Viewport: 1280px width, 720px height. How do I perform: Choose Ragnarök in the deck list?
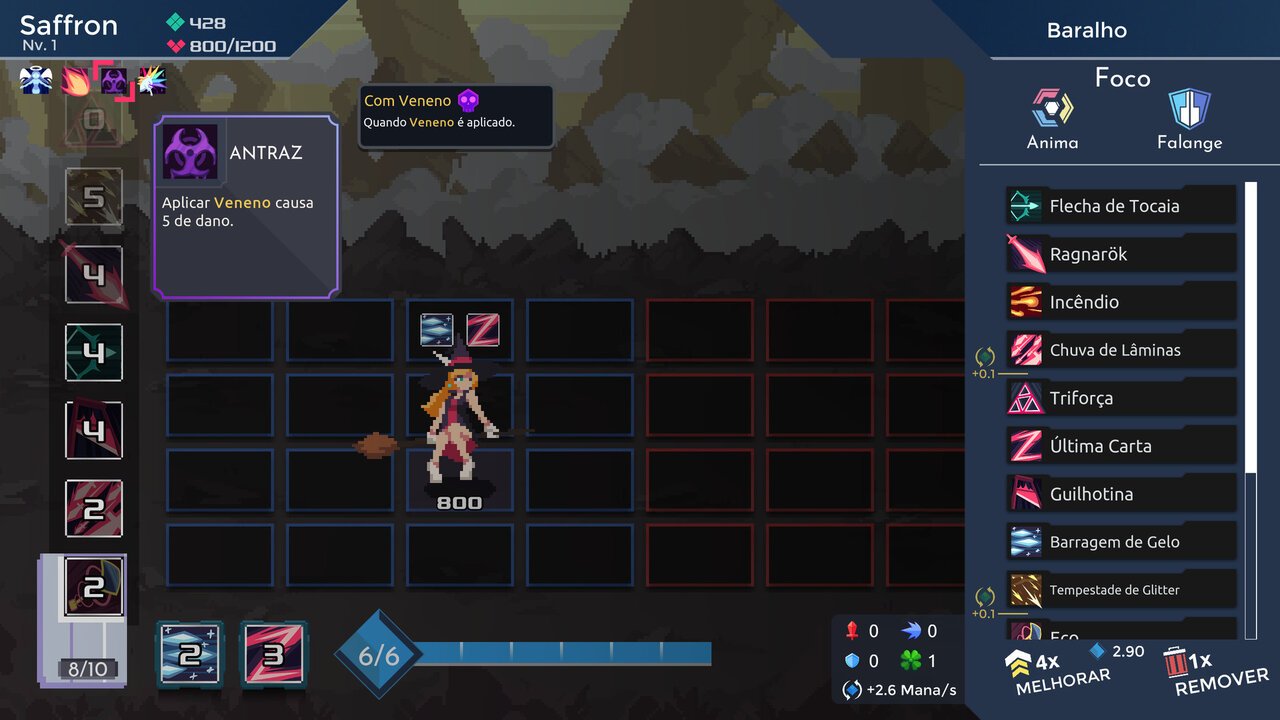1120,254
